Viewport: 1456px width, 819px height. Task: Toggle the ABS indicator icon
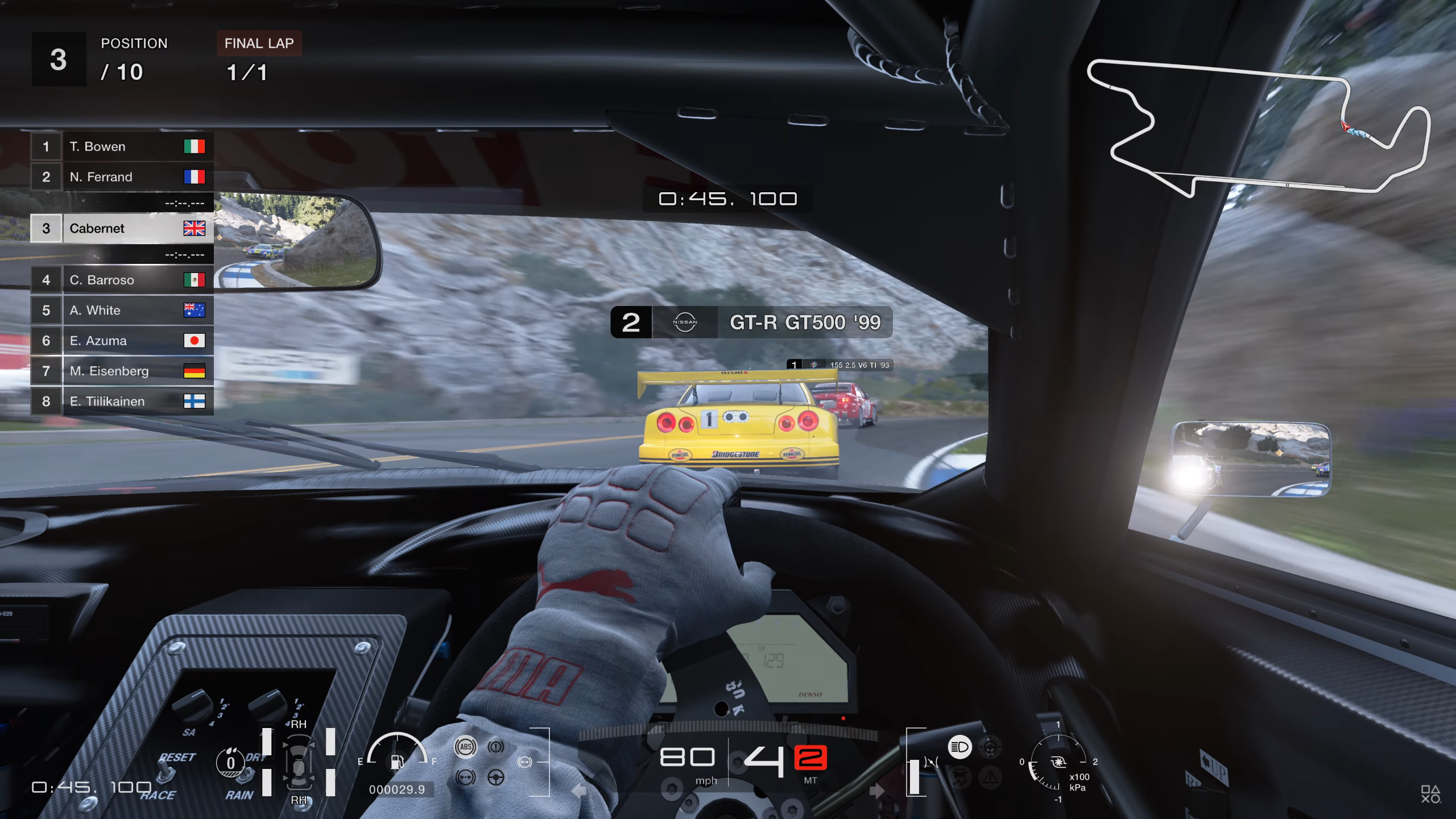tap(465, 747)
